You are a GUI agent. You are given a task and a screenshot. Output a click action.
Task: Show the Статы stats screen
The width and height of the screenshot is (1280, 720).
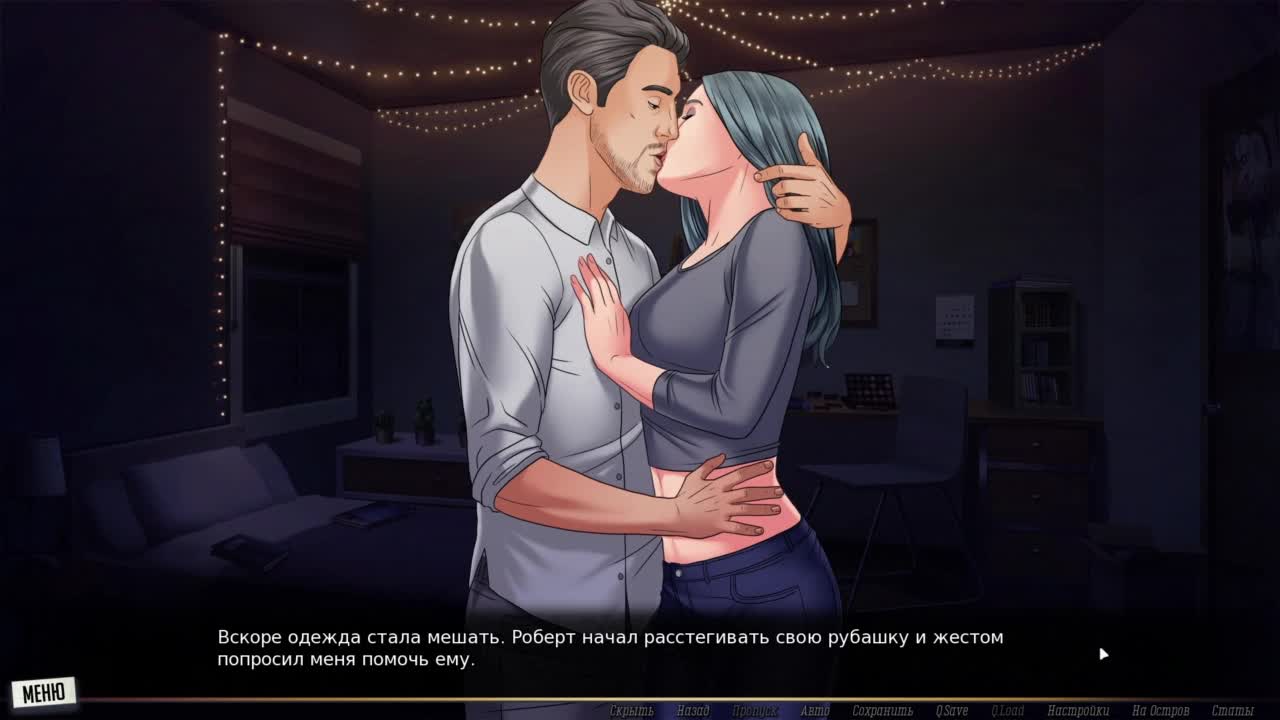click(1232, 711)
